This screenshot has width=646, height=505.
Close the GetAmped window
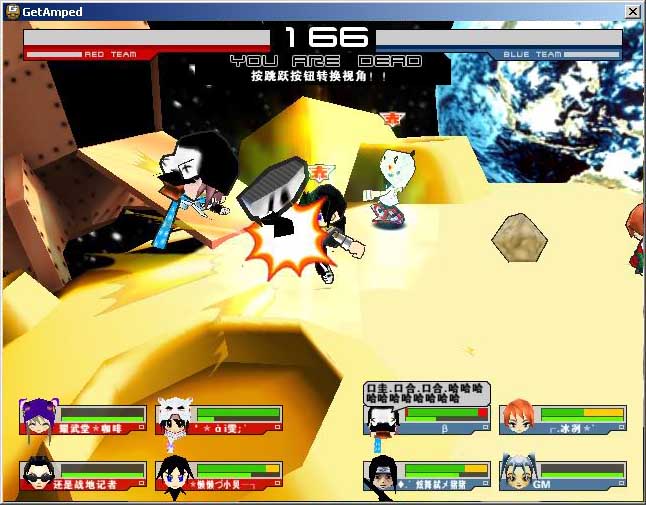(x=632, y=11)
